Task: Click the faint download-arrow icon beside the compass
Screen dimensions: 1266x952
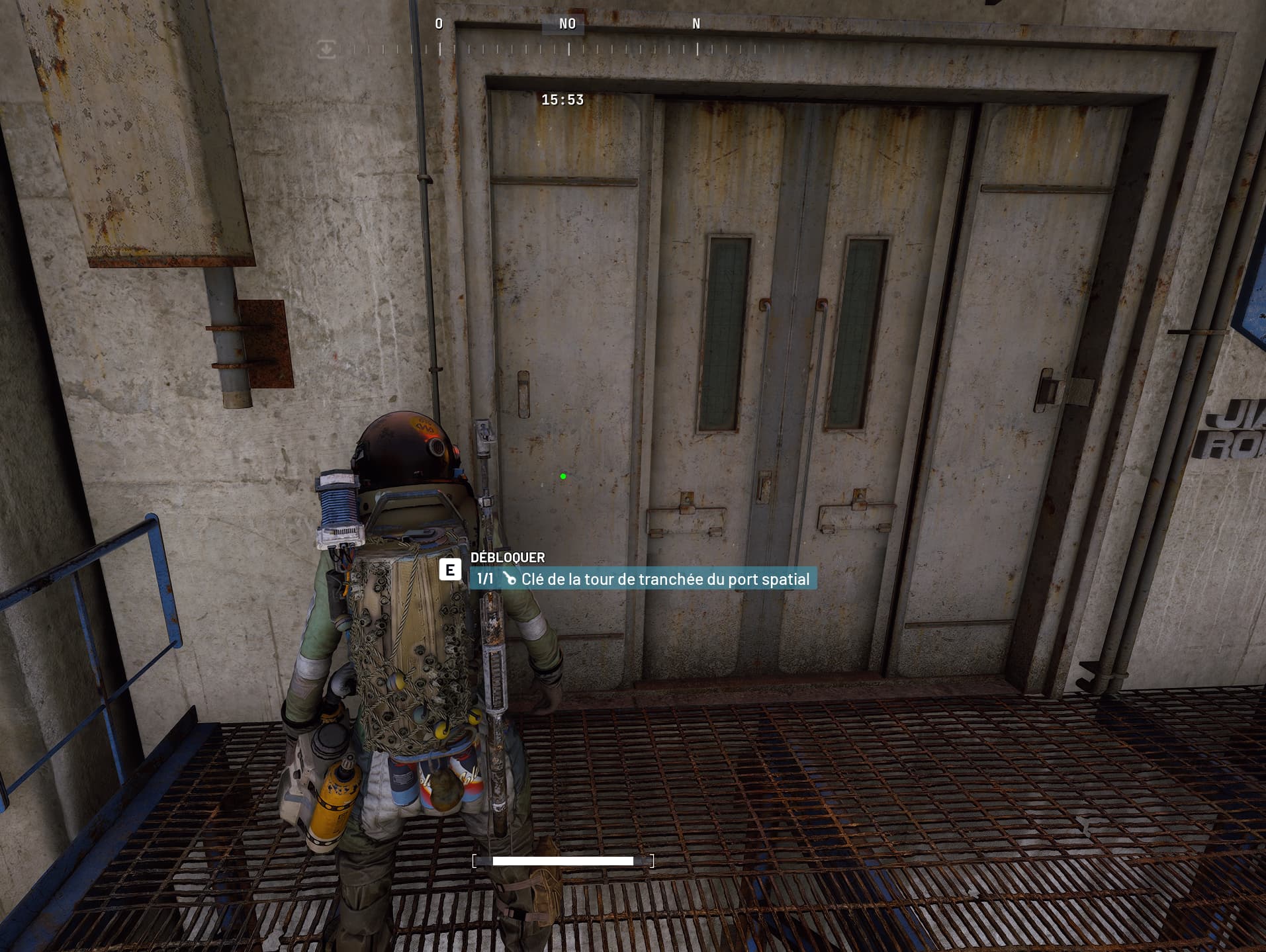Action: coord(326,49)
